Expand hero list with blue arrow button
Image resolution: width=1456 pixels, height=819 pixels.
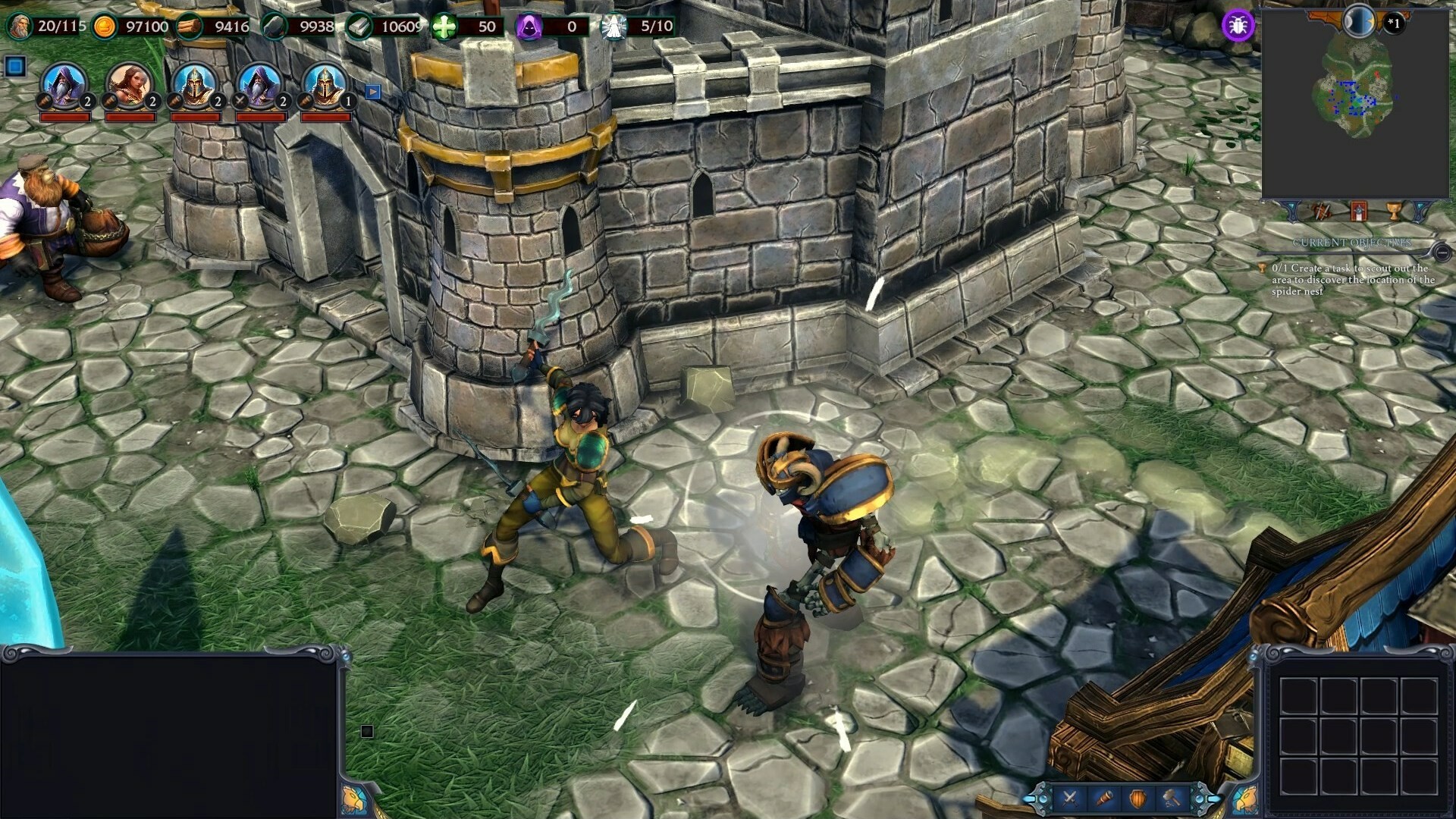pos(372,92)
